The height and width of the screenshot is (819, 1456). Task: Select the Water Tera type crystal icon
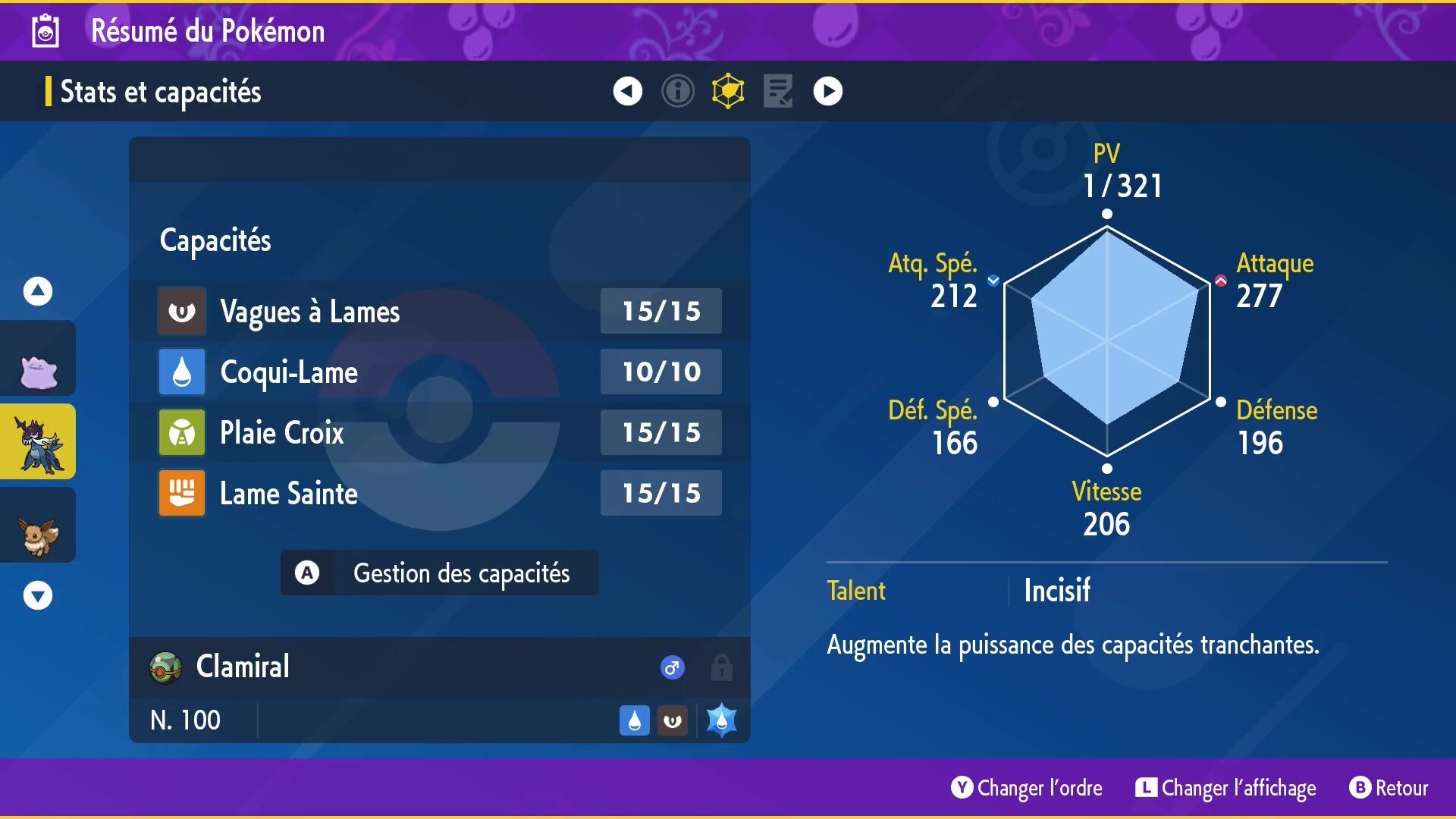(x=720, y=719)
